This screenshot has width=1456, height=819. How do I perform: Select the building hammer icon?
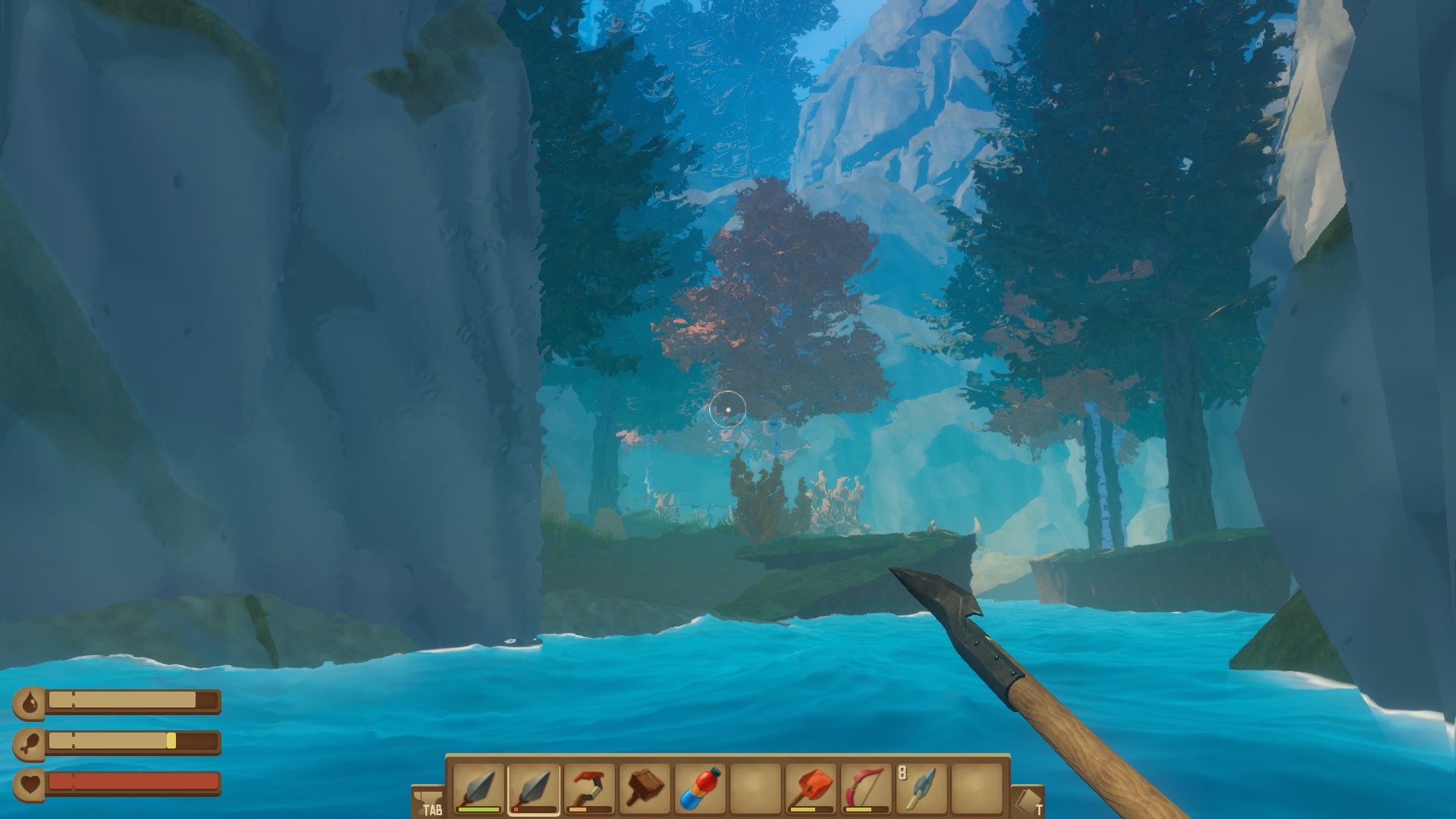point(645,786)
